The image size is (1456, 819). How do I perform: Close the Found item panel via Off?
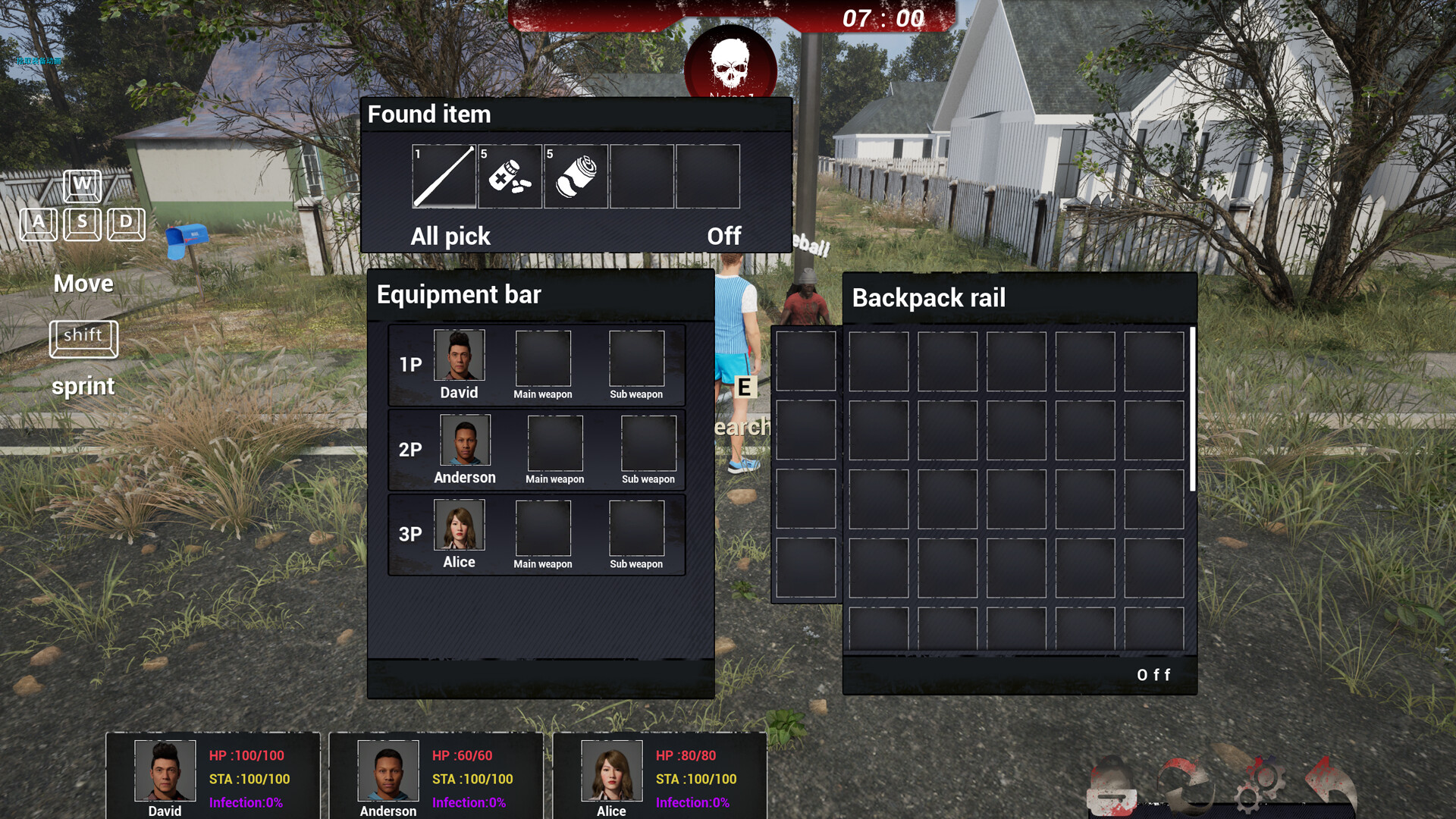pos(724,236)
